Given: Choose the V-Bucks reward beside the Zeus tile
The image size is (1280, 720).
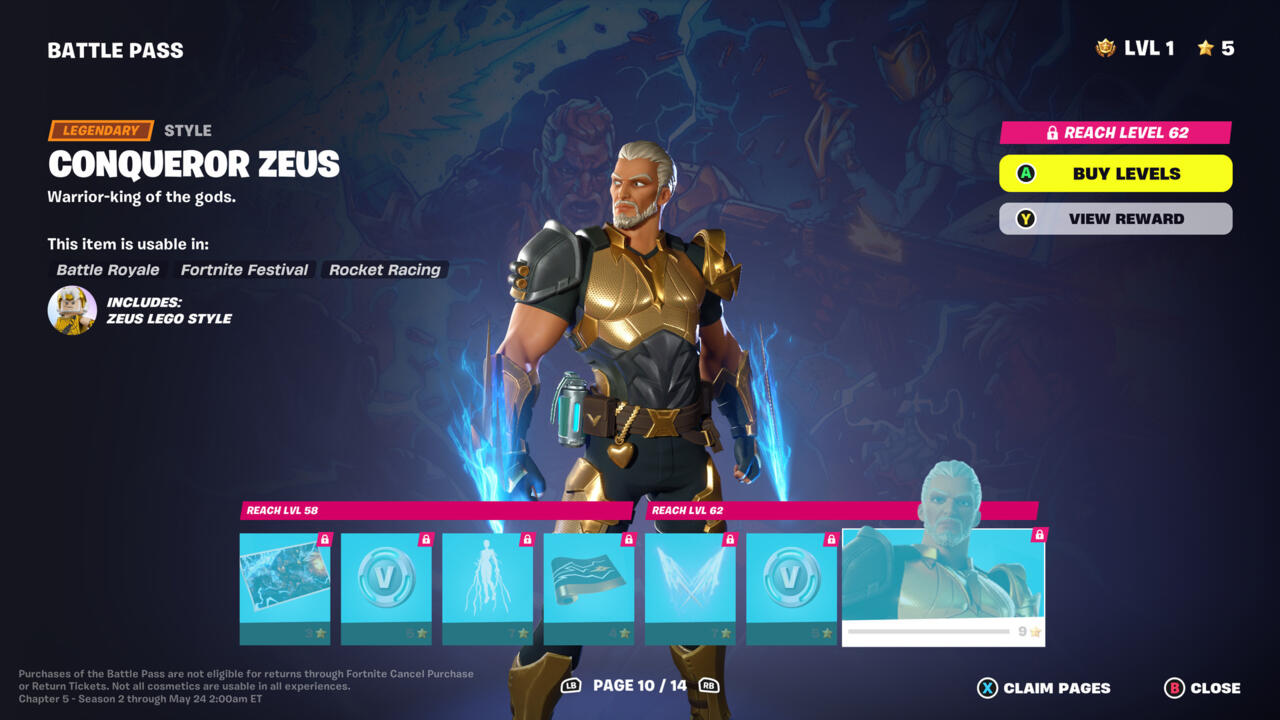Looking at the screenshot, I should click(x=791, y=588).
